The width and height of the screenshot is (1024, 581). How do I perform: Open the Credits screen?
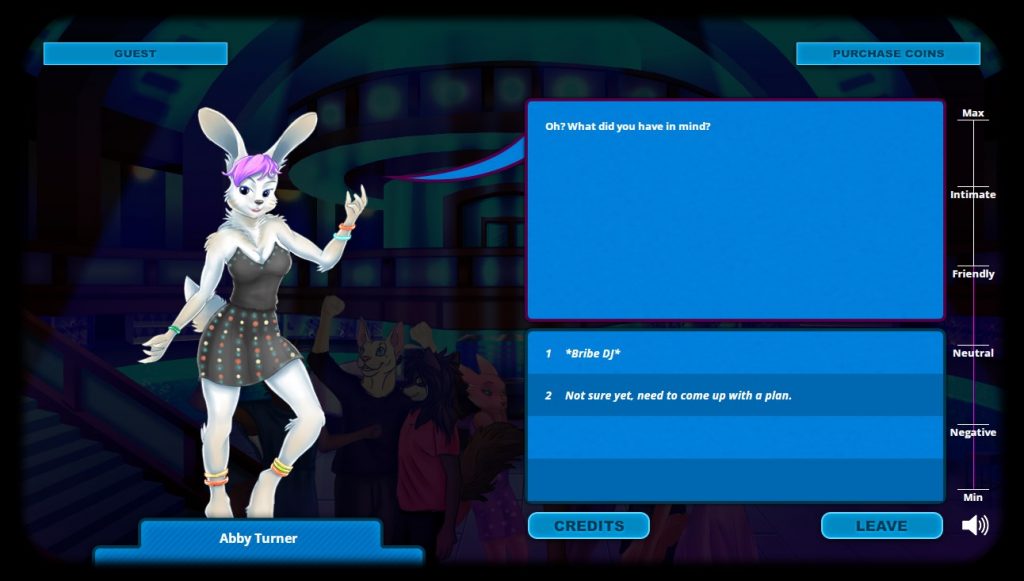point(588,526)
